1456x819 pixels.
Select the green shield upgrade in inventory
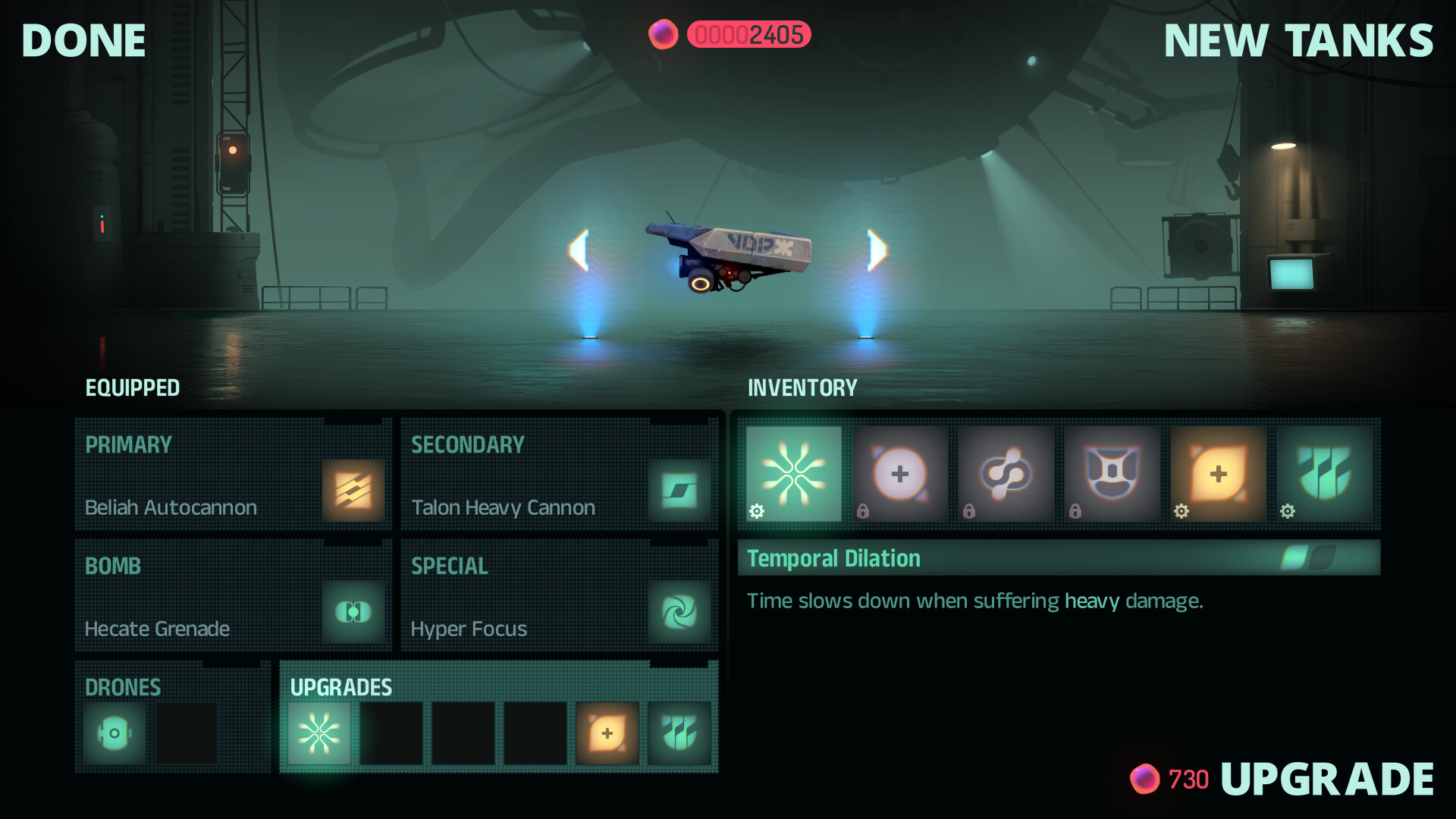point(1326,473)
